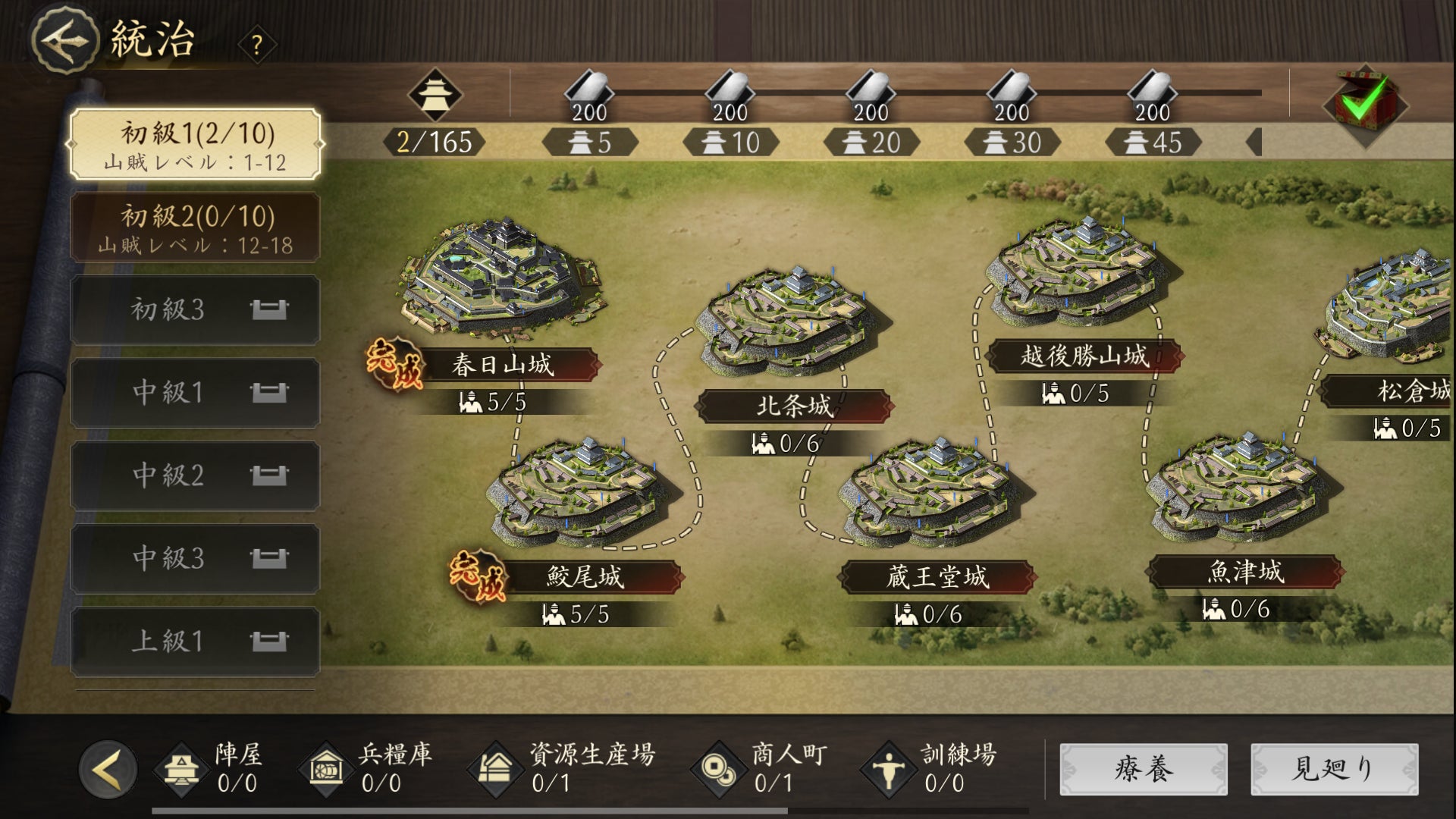
Task: Open the question mark help icon
Action: pos(257,45)
